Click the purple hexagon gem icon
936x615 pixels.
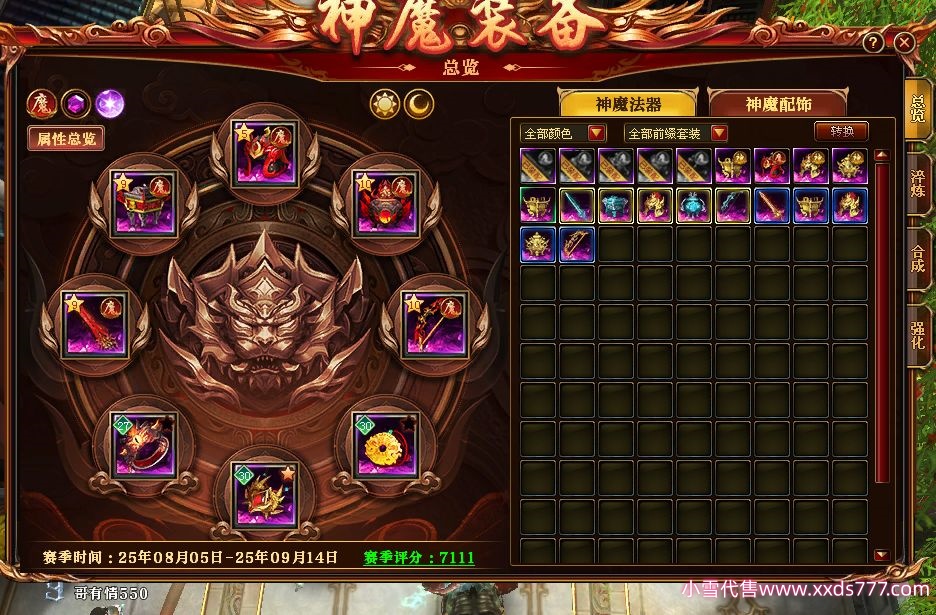coord(75,102)
